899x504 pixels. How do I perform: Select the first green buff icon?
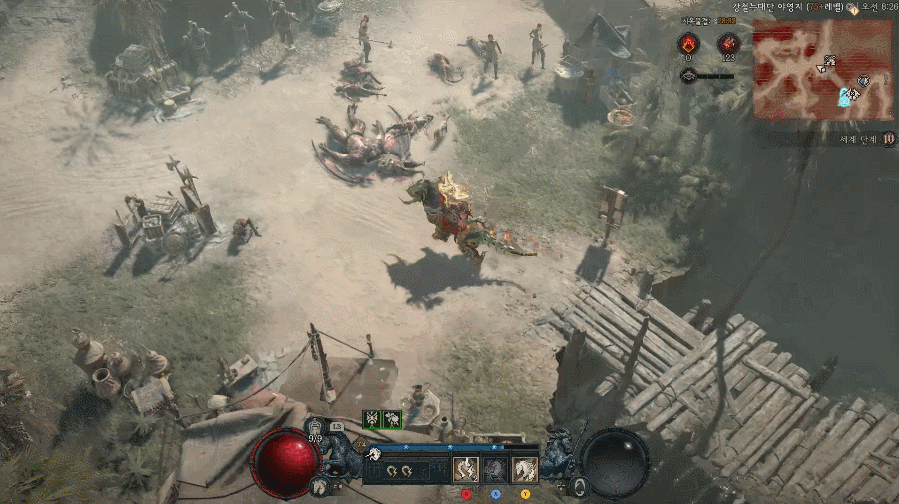372,419
